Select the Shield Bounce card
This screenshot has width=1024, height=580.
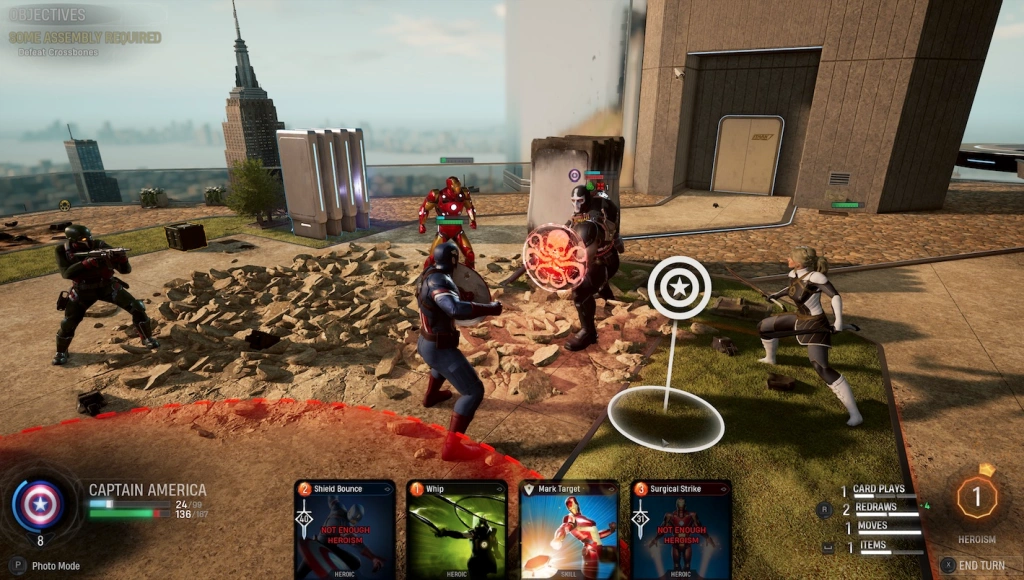coord(345,530)
